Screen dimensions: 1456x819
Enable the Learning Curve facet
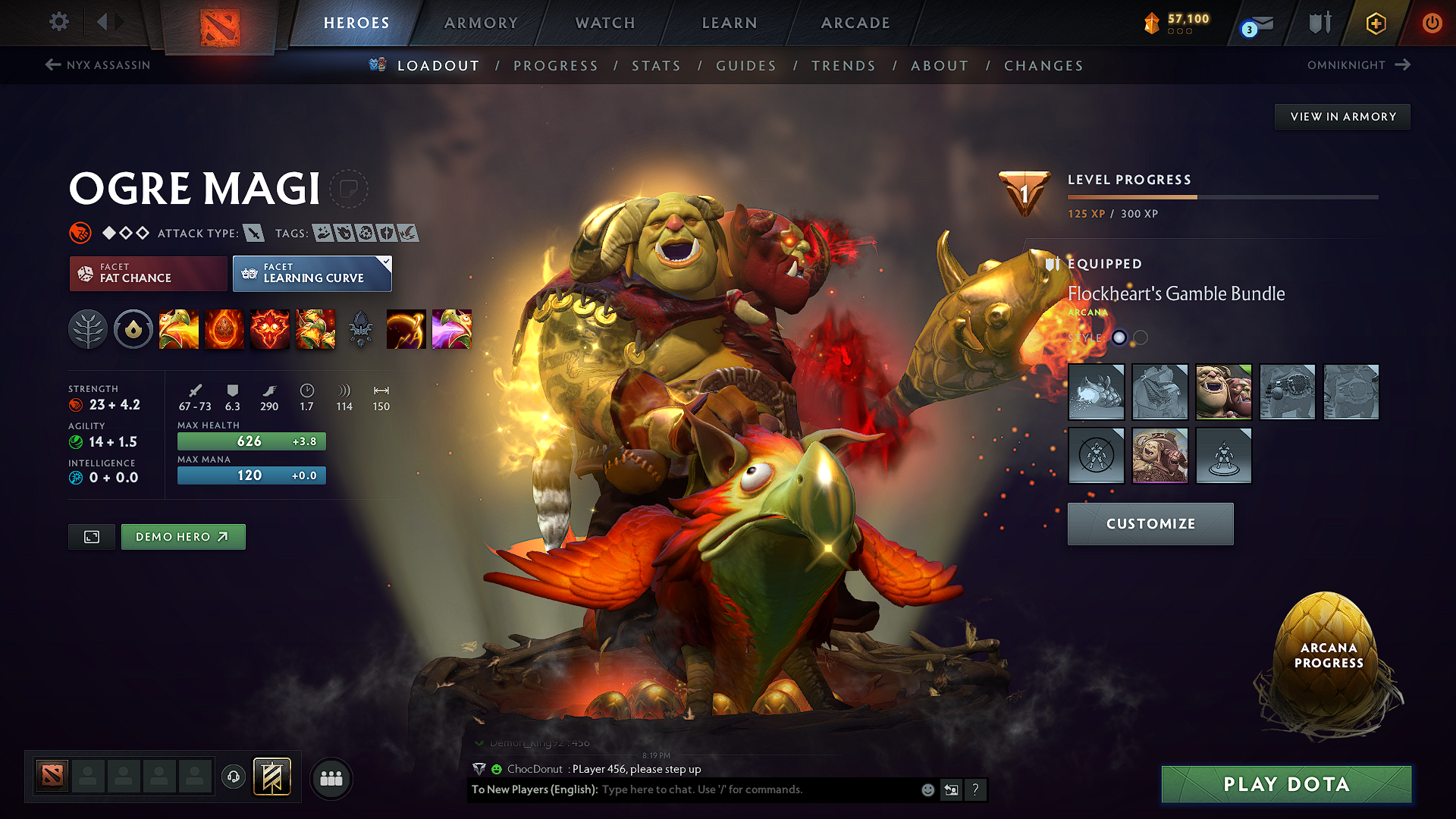point(312,273)
